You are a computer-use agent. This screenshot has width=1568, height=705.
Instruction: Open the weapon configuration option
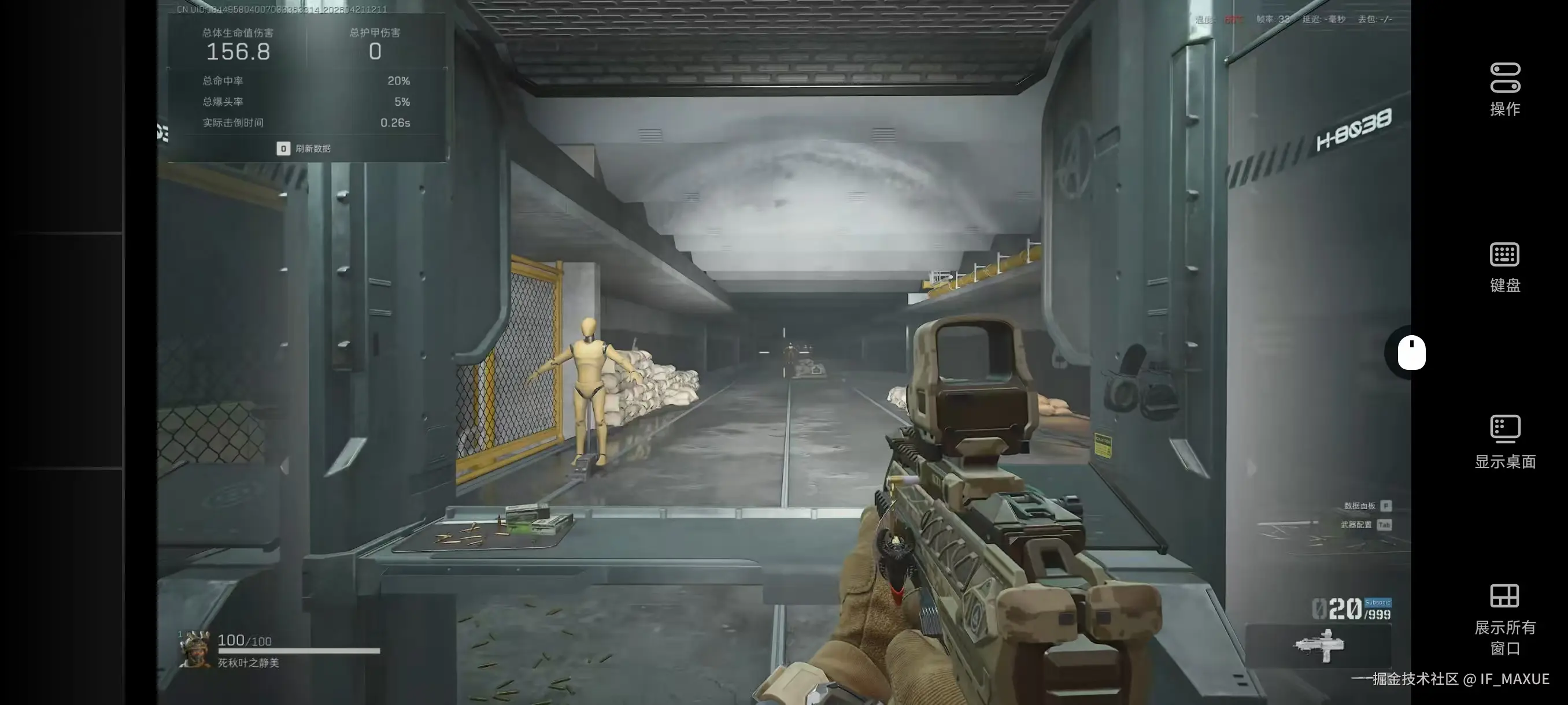click(x=1365, y=524)
